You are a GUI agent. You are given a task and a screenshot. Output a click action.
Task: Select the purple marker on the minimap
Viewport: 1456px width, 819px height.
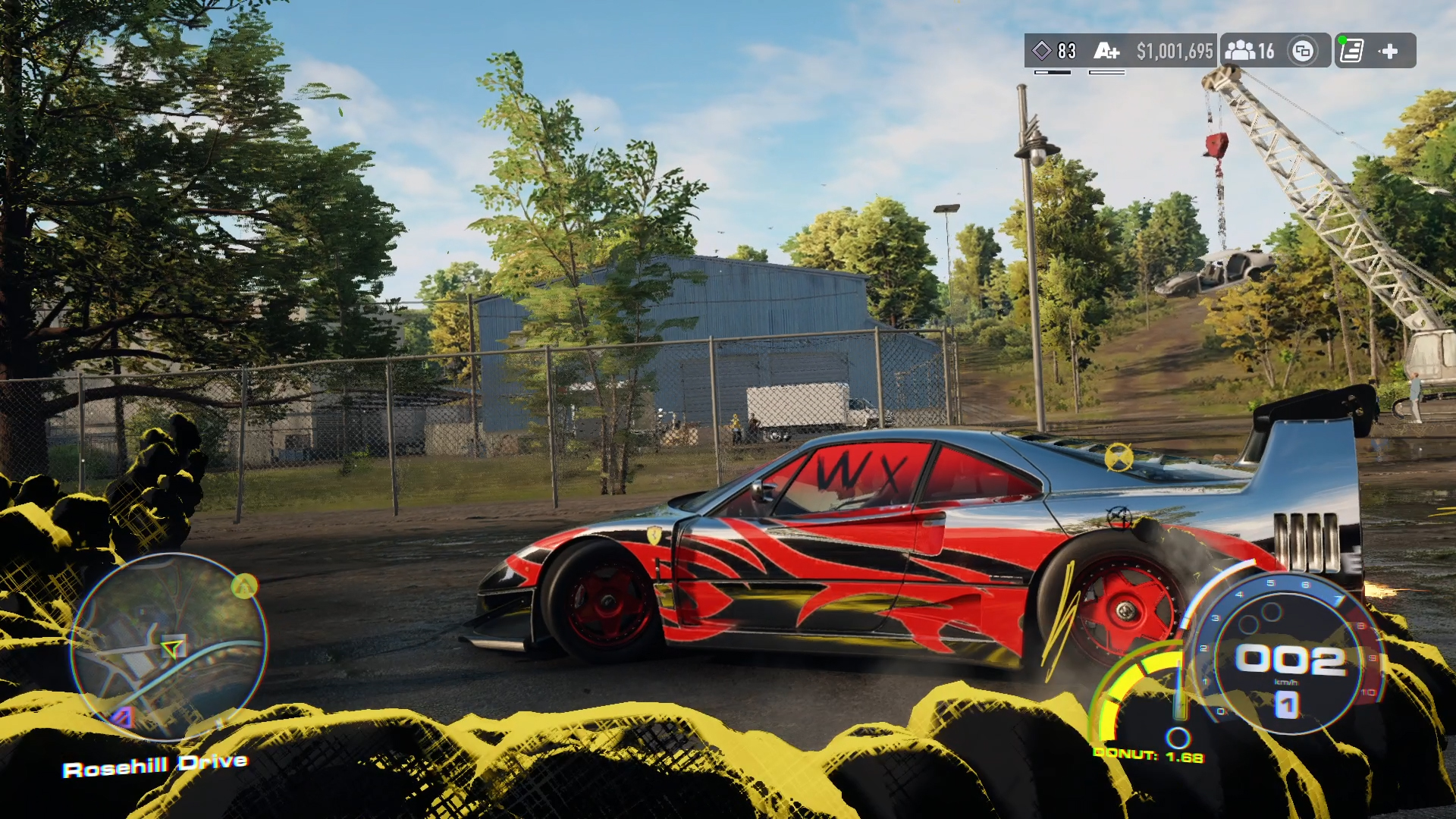coord(123,717)
